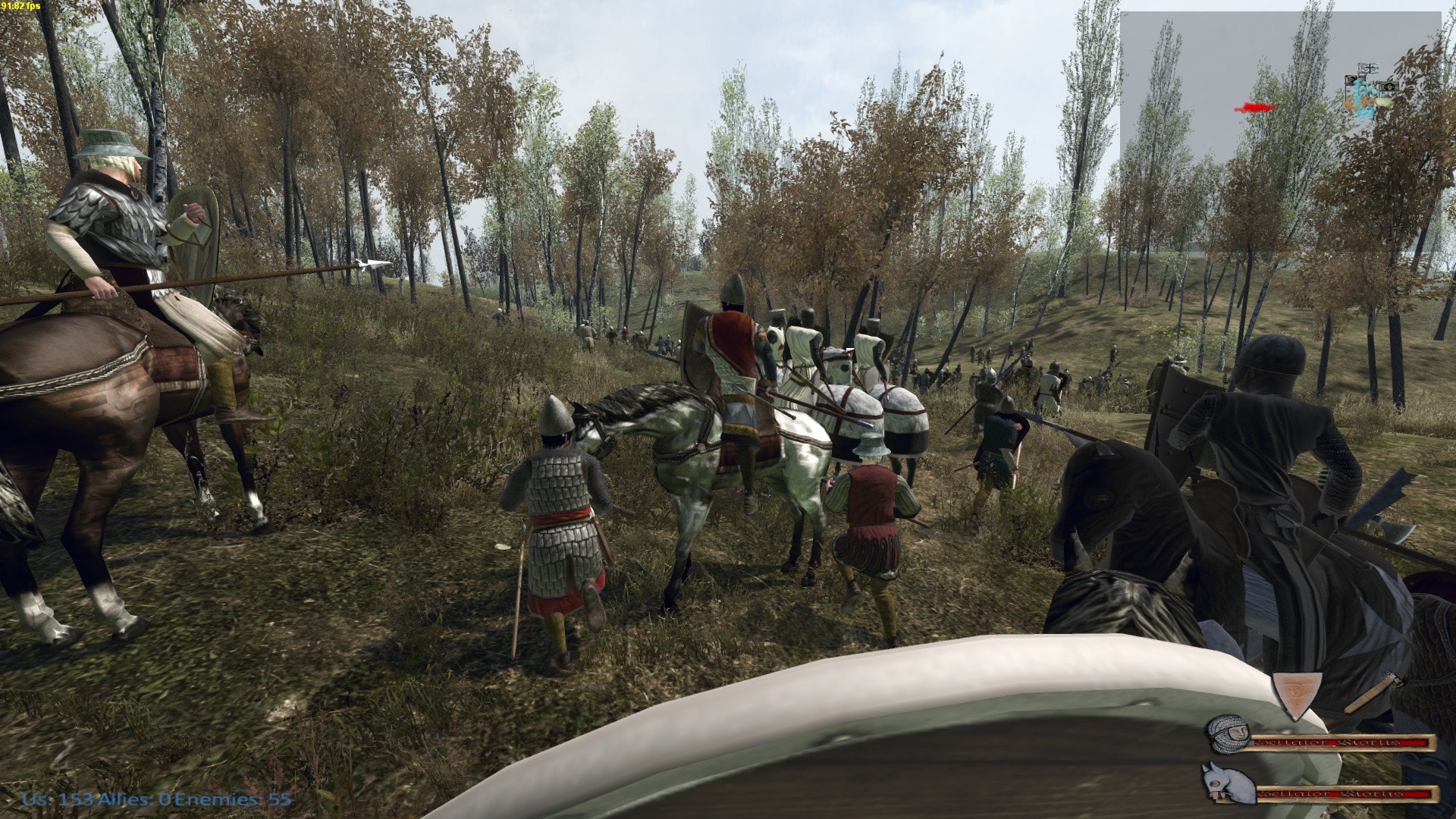Image resolution: width=1456 pixels, height=819 pixels.
Task: Click the battle minimap panel
Action: pos(1281,131)
